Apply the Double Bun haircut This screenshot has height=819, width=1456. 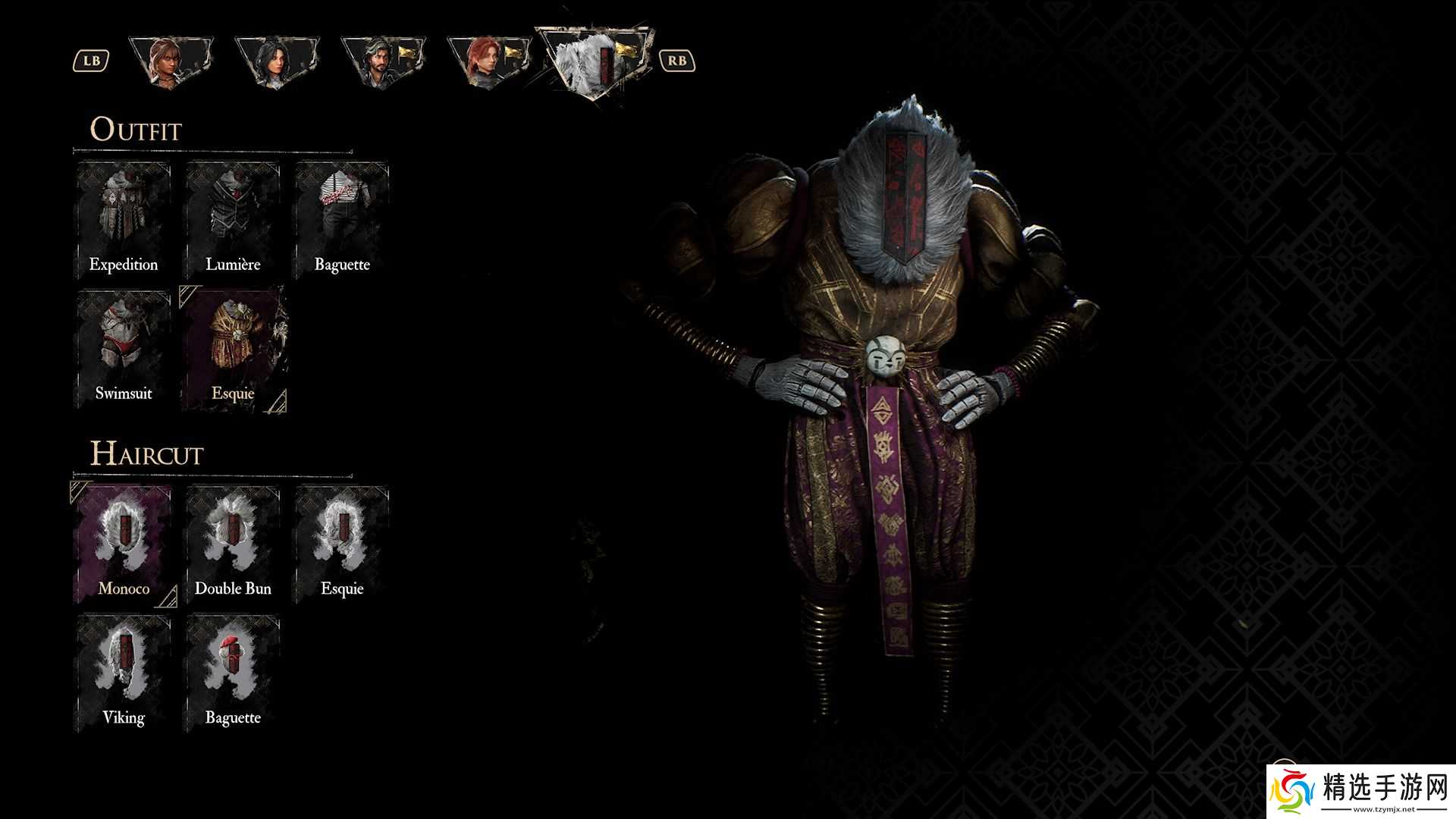click(233, 544)
